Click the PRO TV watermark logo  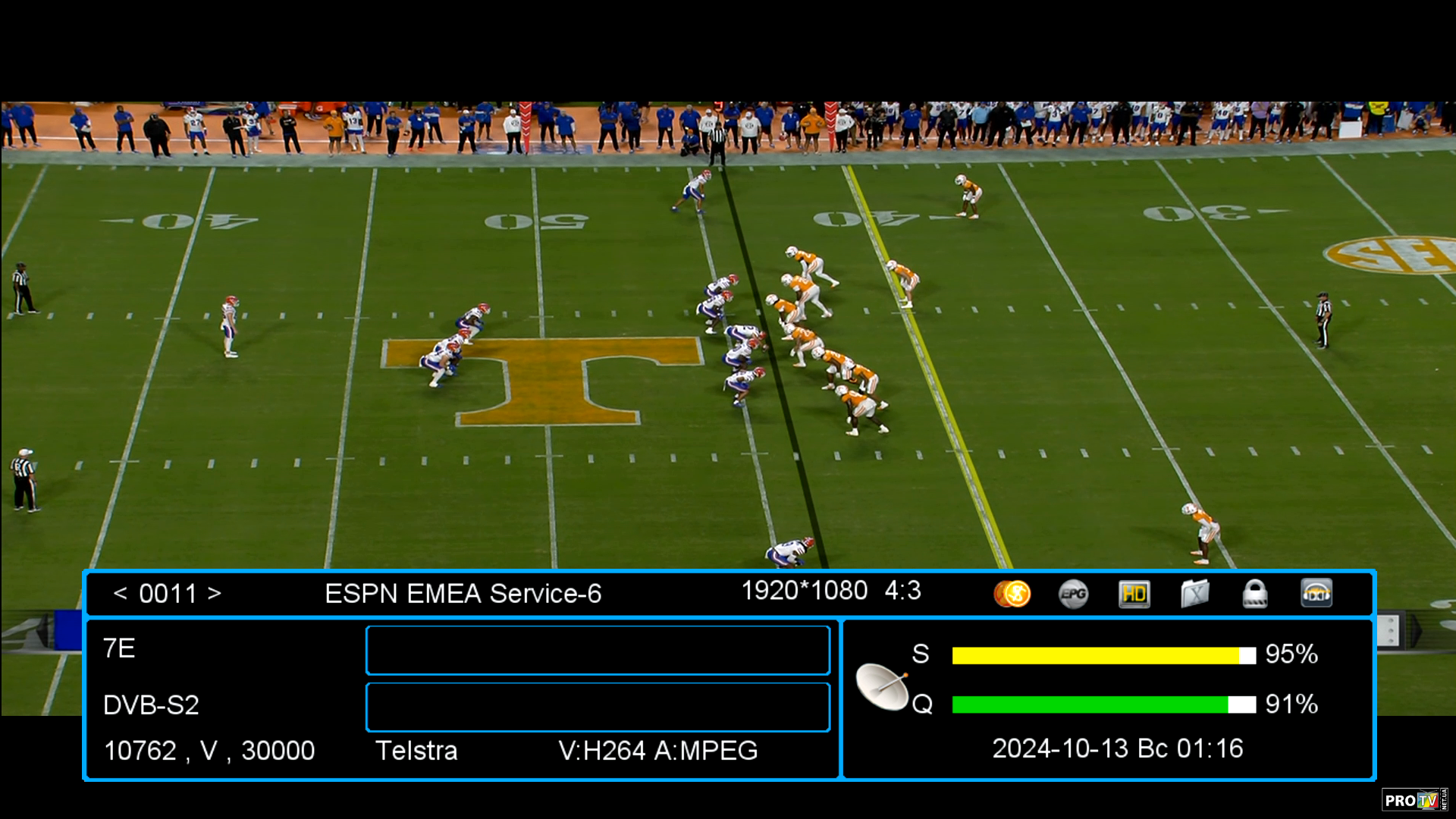click(1414, 800)
